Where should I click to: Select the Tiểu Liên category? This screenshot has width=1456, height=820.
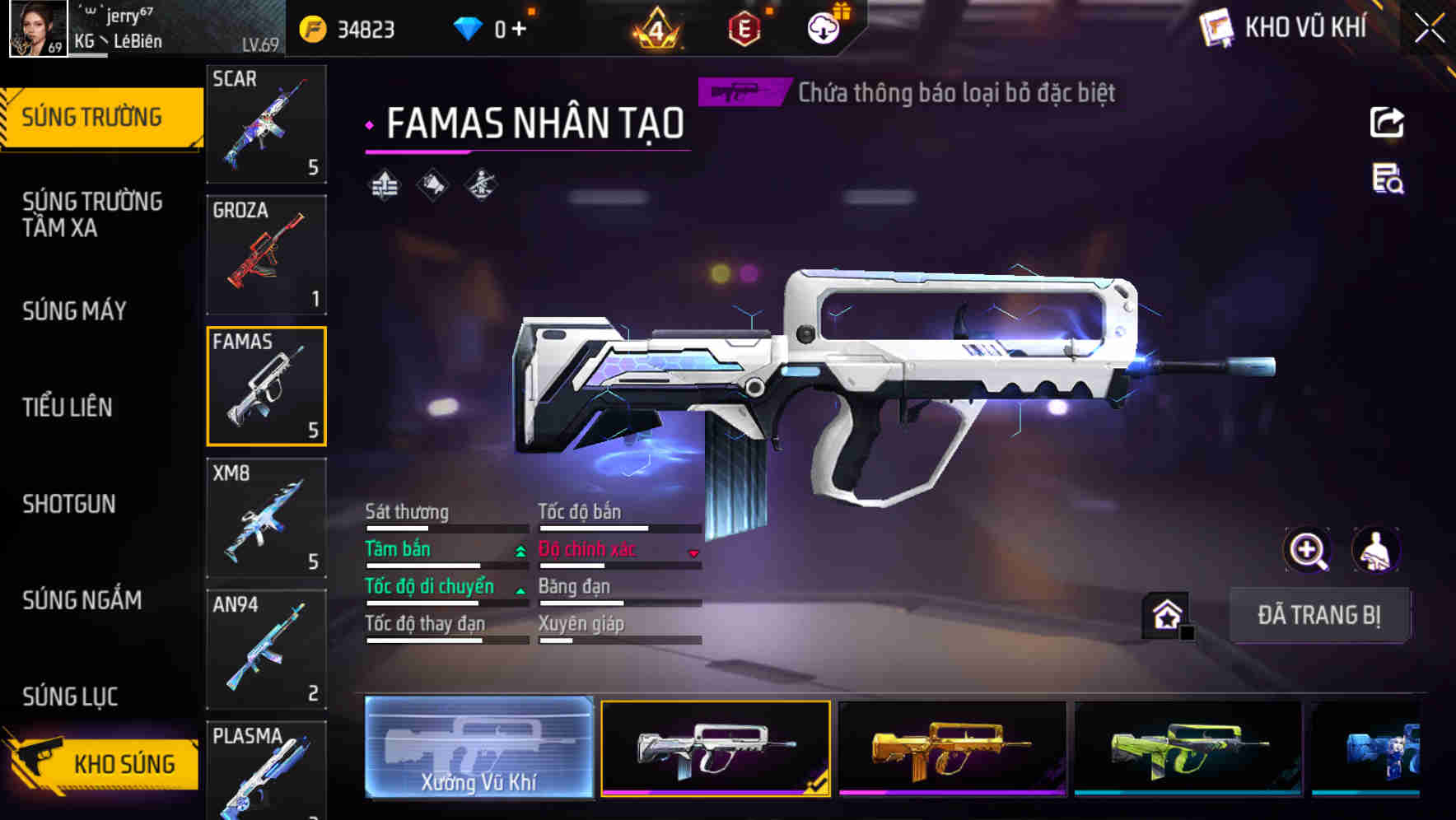[68, 407]
